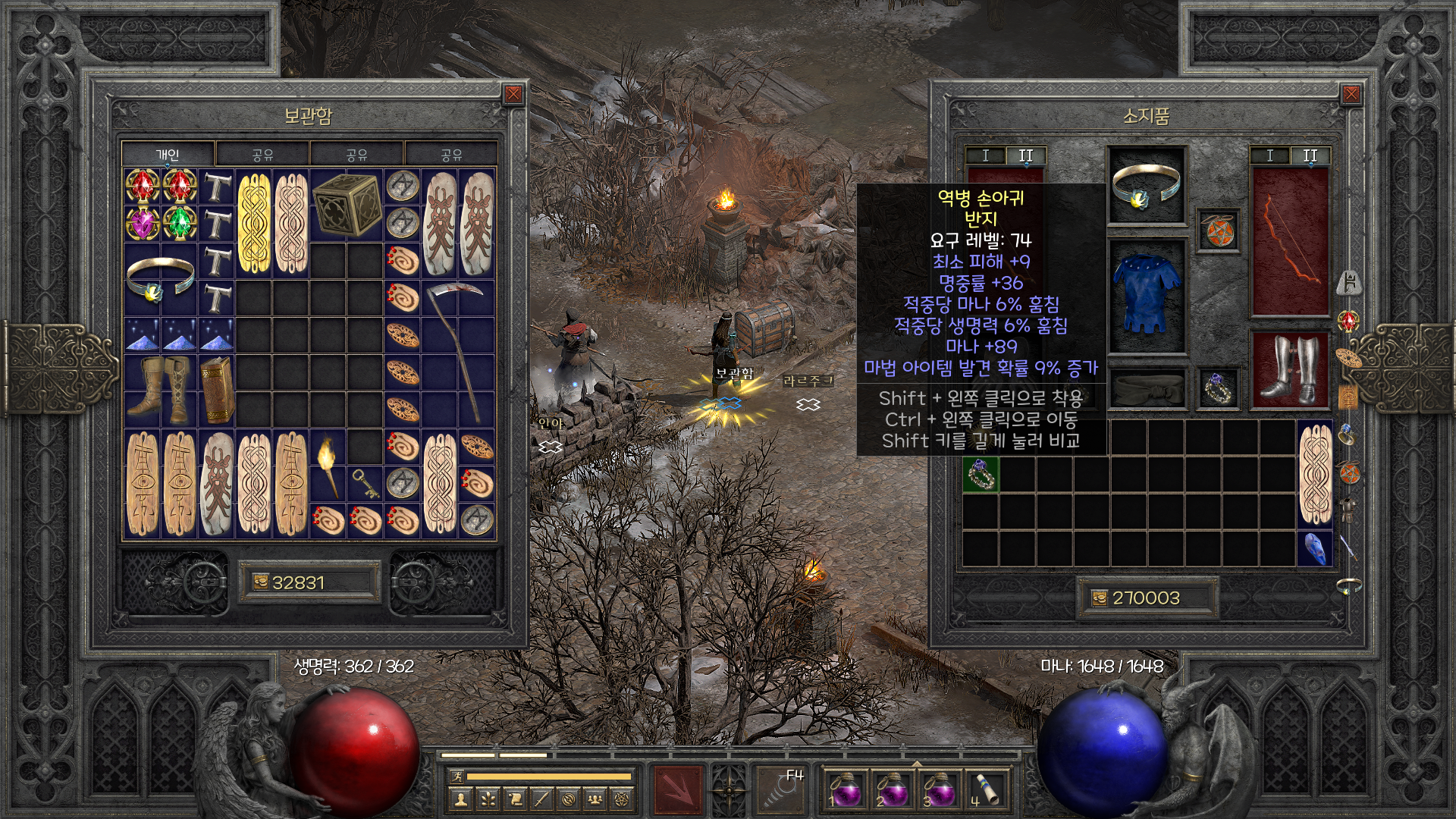The image size is (1456, 819).
Task: Select the equipped pentagram amulet
Action: pyautogui.click(x=1218, y=231)
